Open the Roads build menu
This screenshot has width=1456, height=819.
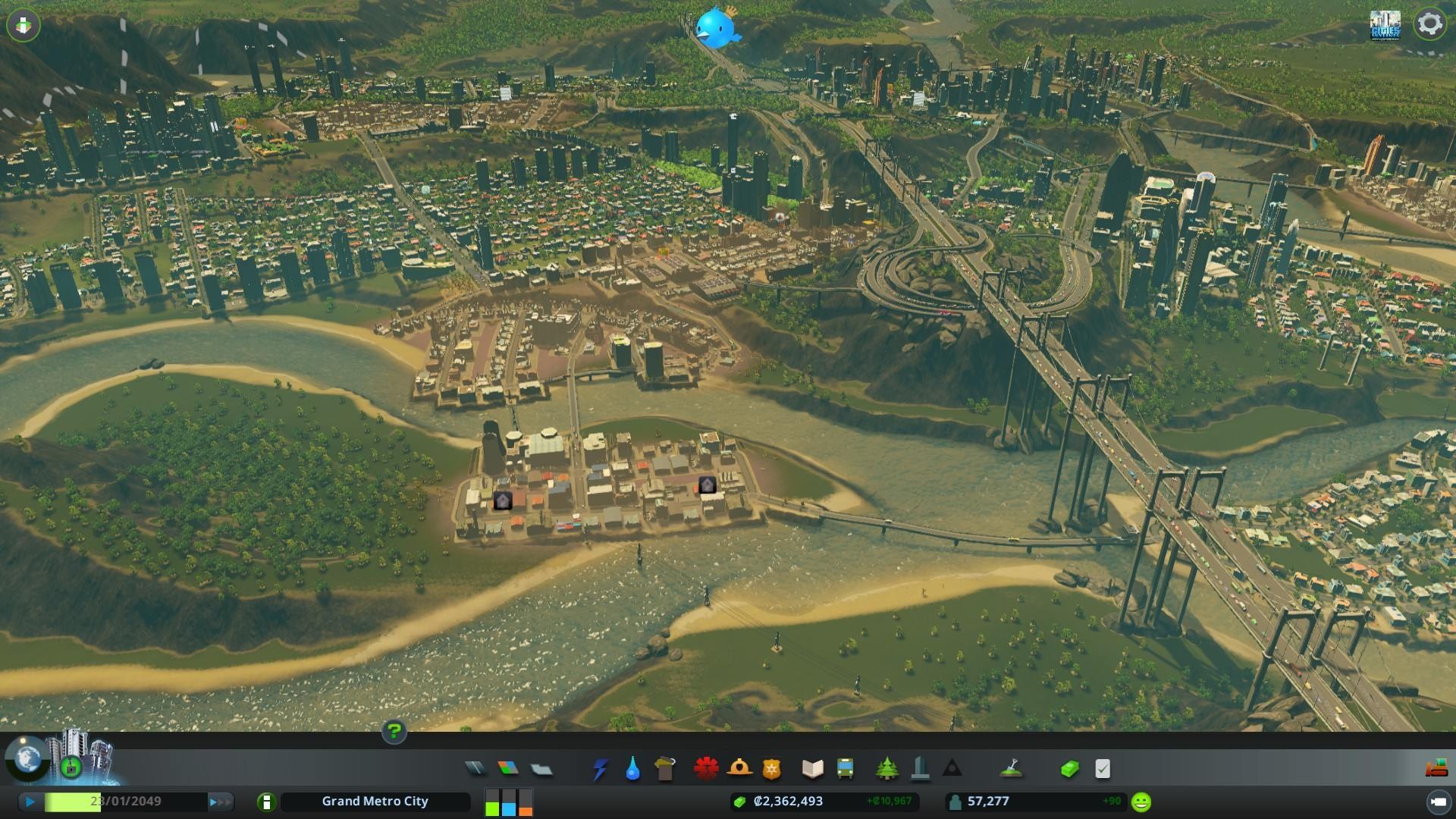tap(475, 769)
